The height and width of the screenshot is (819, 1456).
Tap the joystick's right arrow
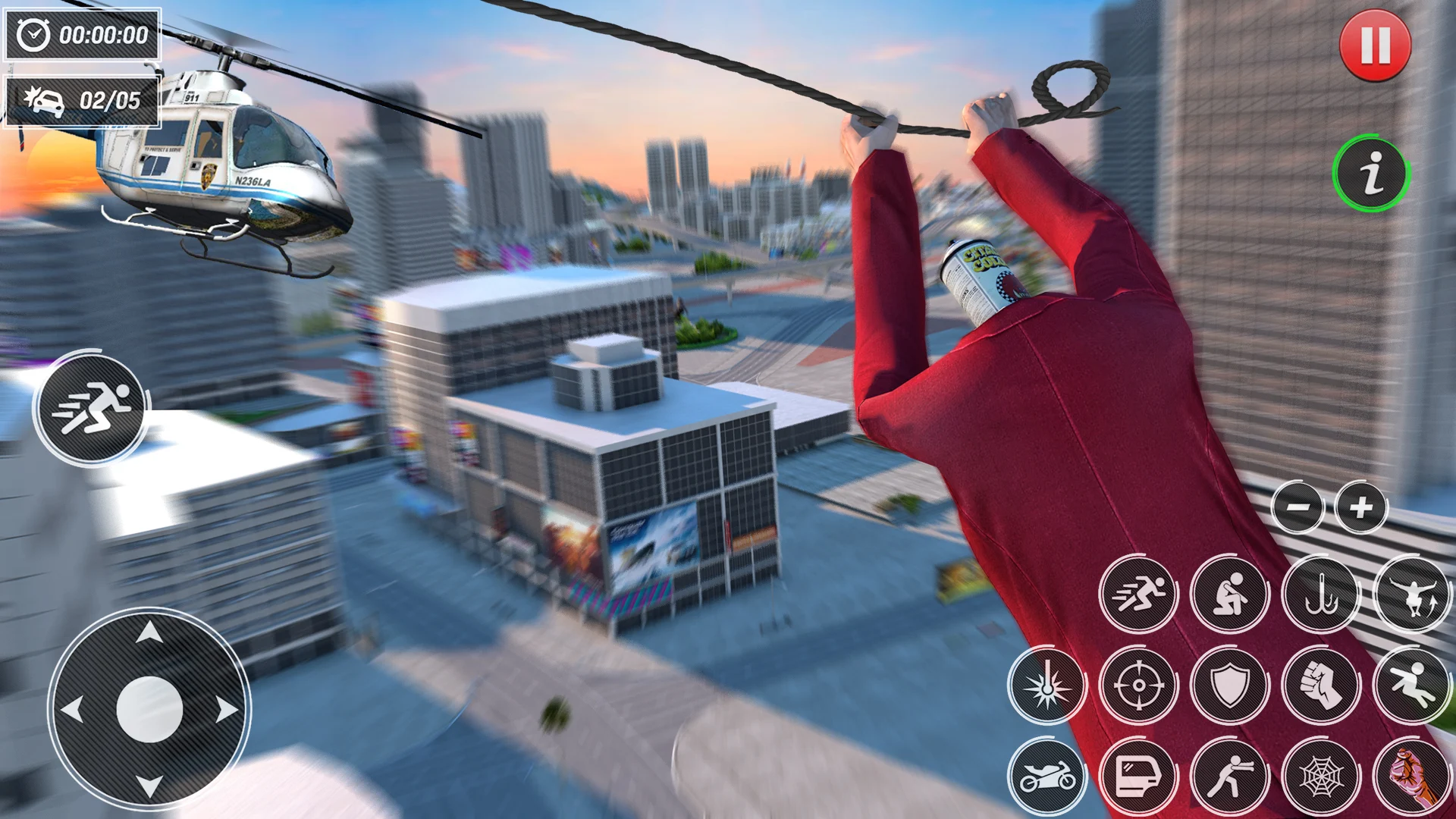pyautogui.click(x=227, y=711)
